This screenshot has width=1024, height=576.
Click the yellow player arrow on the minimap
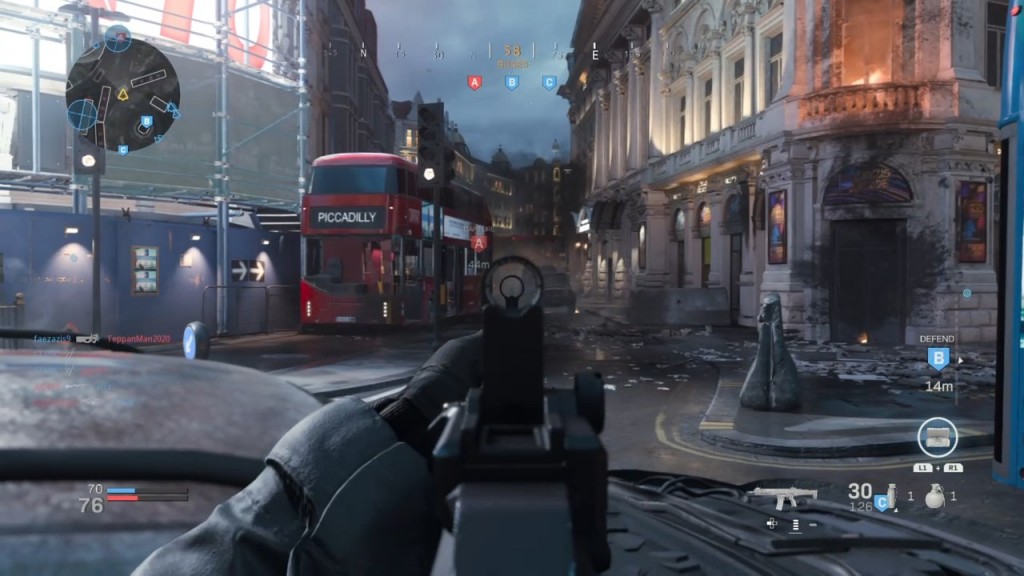click(123, 95)
